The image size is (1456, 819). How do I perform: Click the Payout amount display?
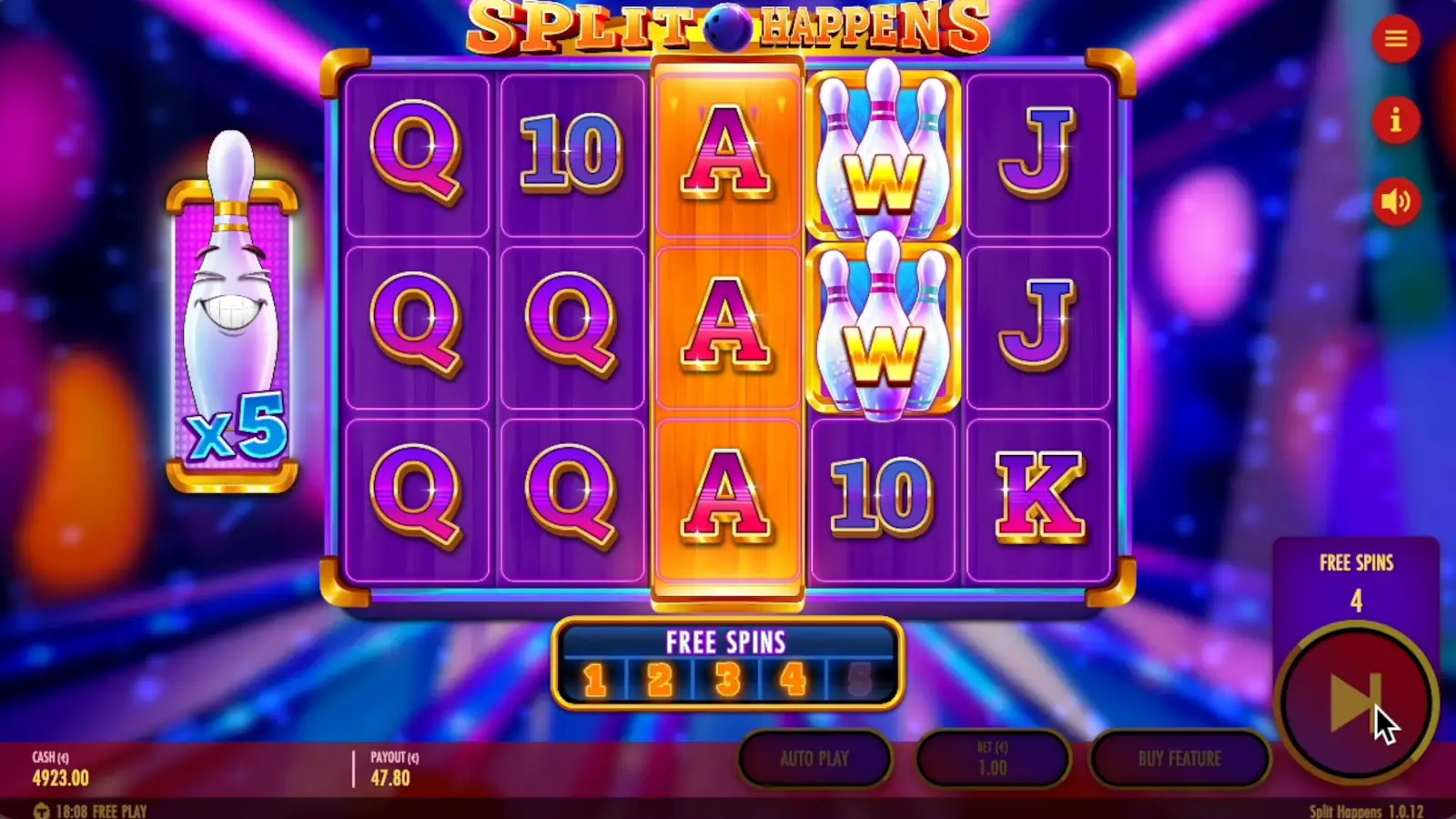point(389,769)
